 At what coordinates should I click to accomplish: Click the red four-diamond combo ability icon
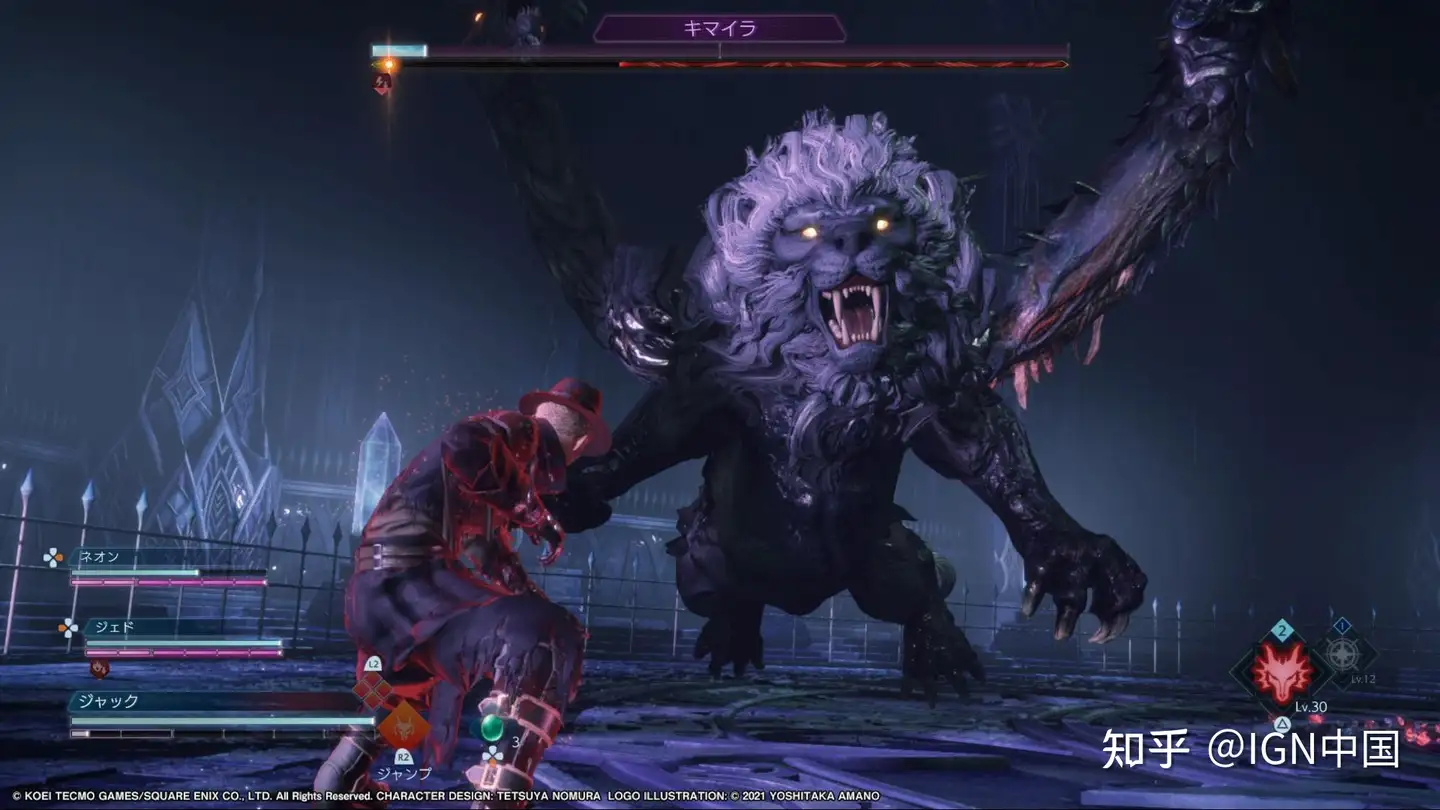pyautogui.click(x=373, y=689)
